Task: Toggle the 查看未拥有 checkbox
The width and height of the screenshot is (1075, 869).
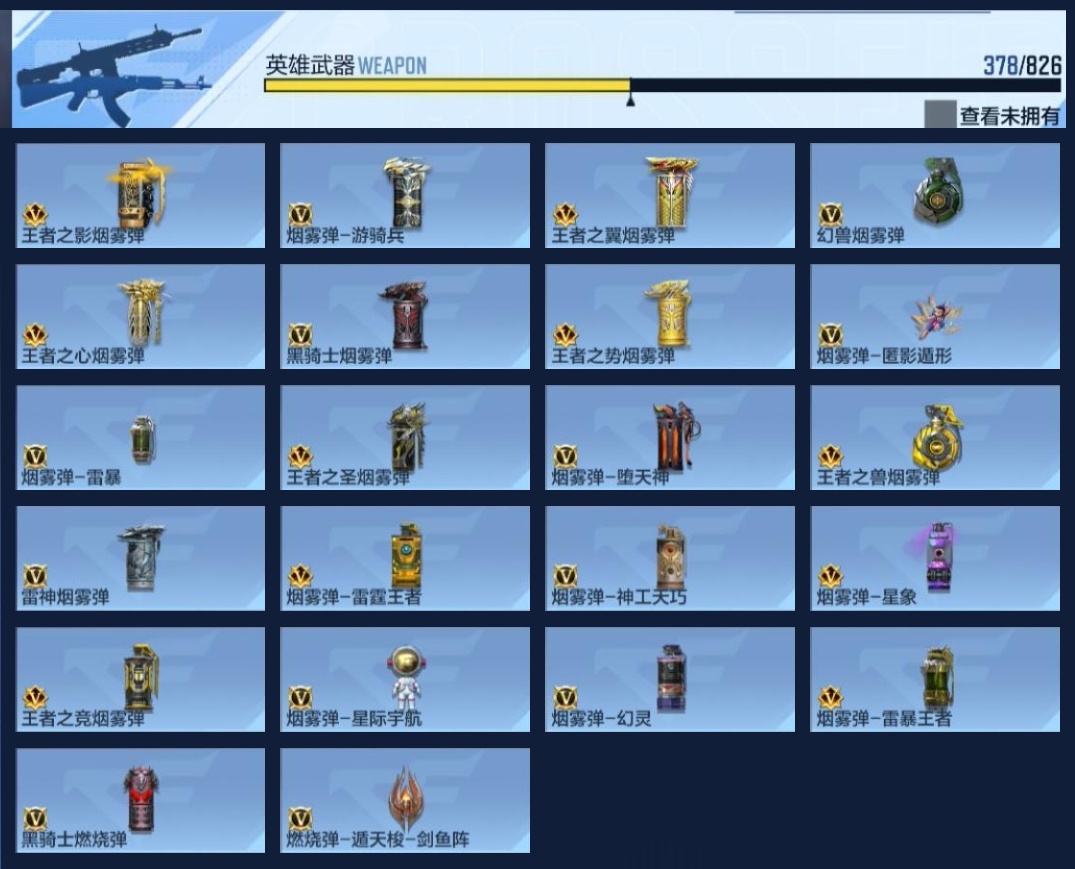Action: coord(940,115)
